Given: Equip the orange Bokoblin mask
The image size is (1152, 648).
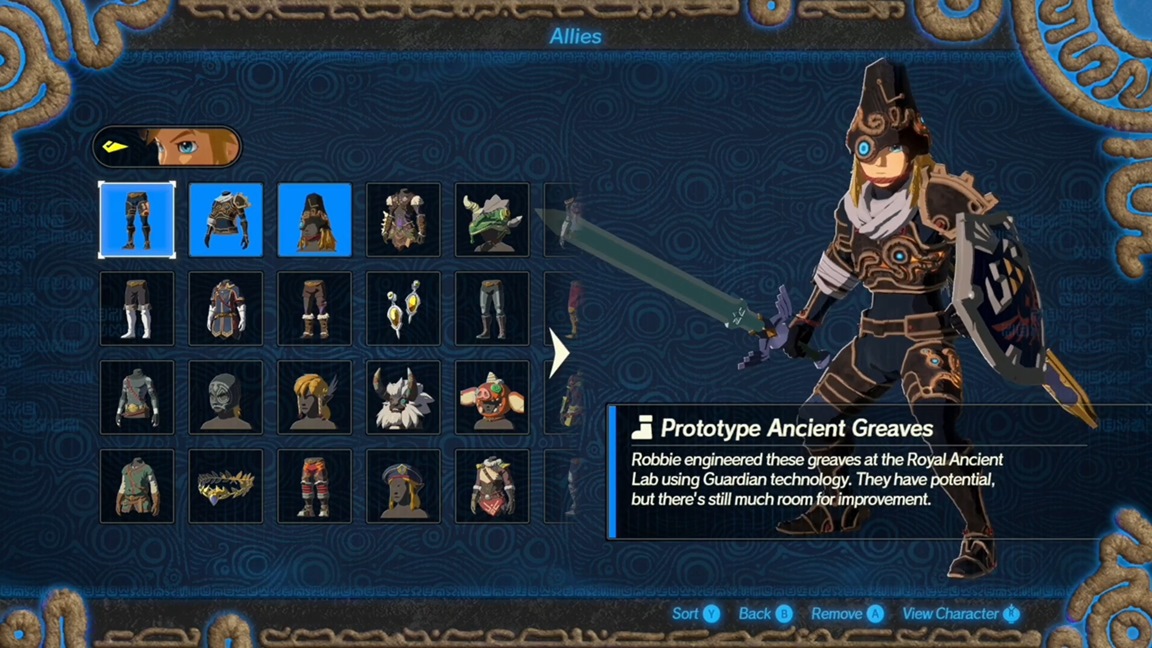Looking at the screenshot, I should pyautogui.click(x=493, y=397).
